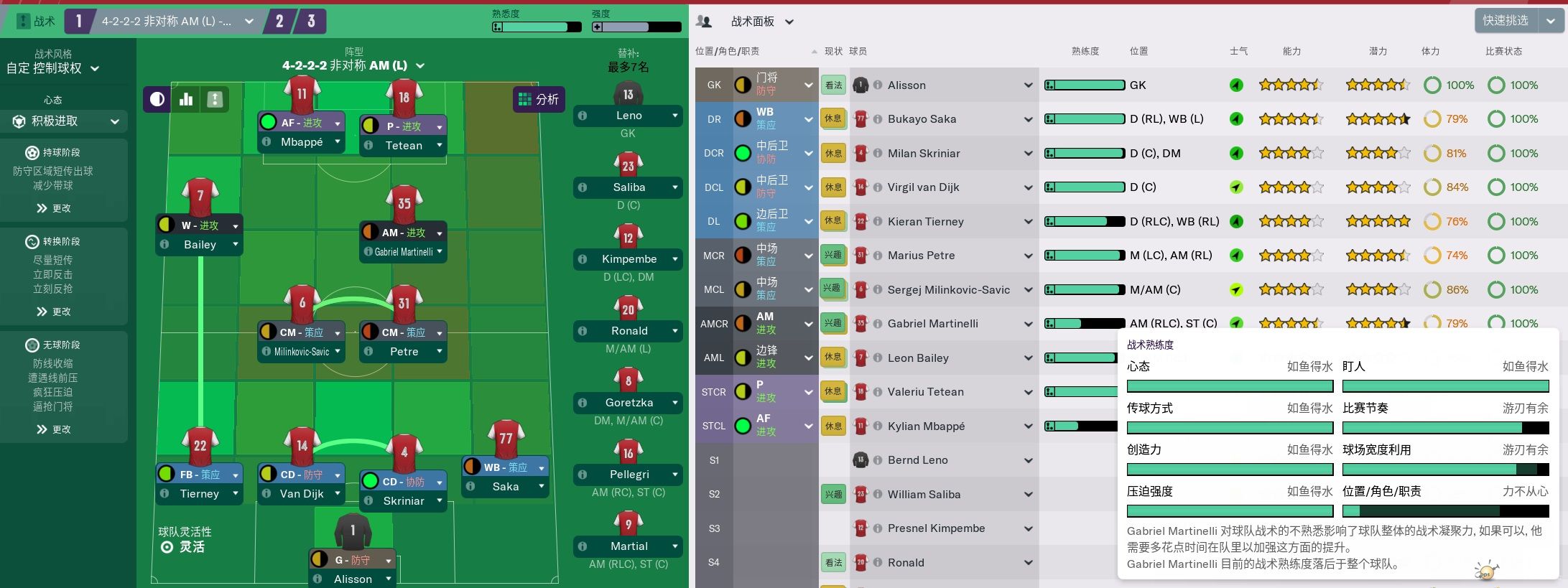Viewport: 1568px width, 588px height.
Task: Select Mbappé on the pitch
Action: [x=302, y=142]
